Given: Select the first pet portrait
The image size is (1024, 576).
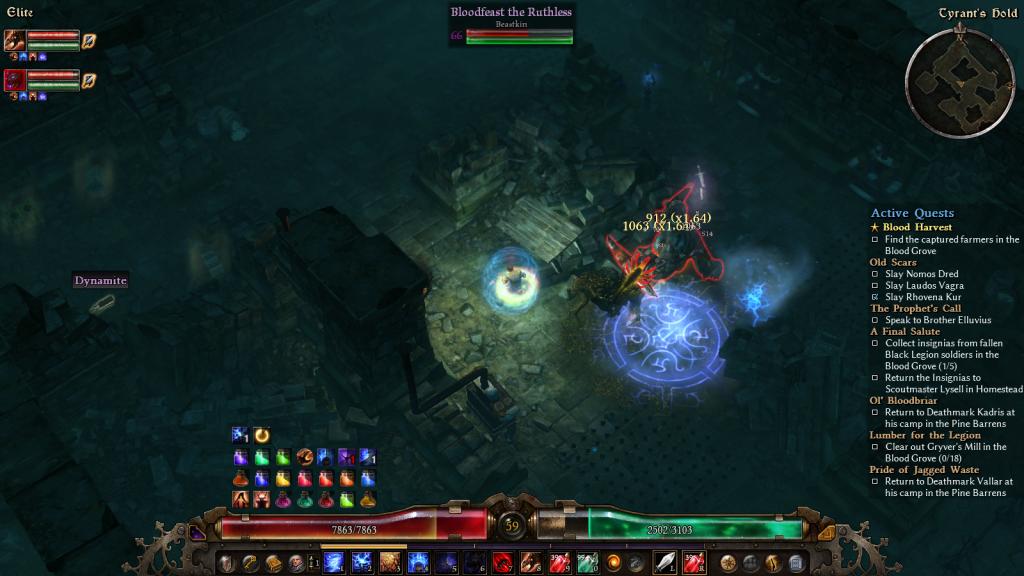Looking at the screenshot, I should click(x=15, y=41).
